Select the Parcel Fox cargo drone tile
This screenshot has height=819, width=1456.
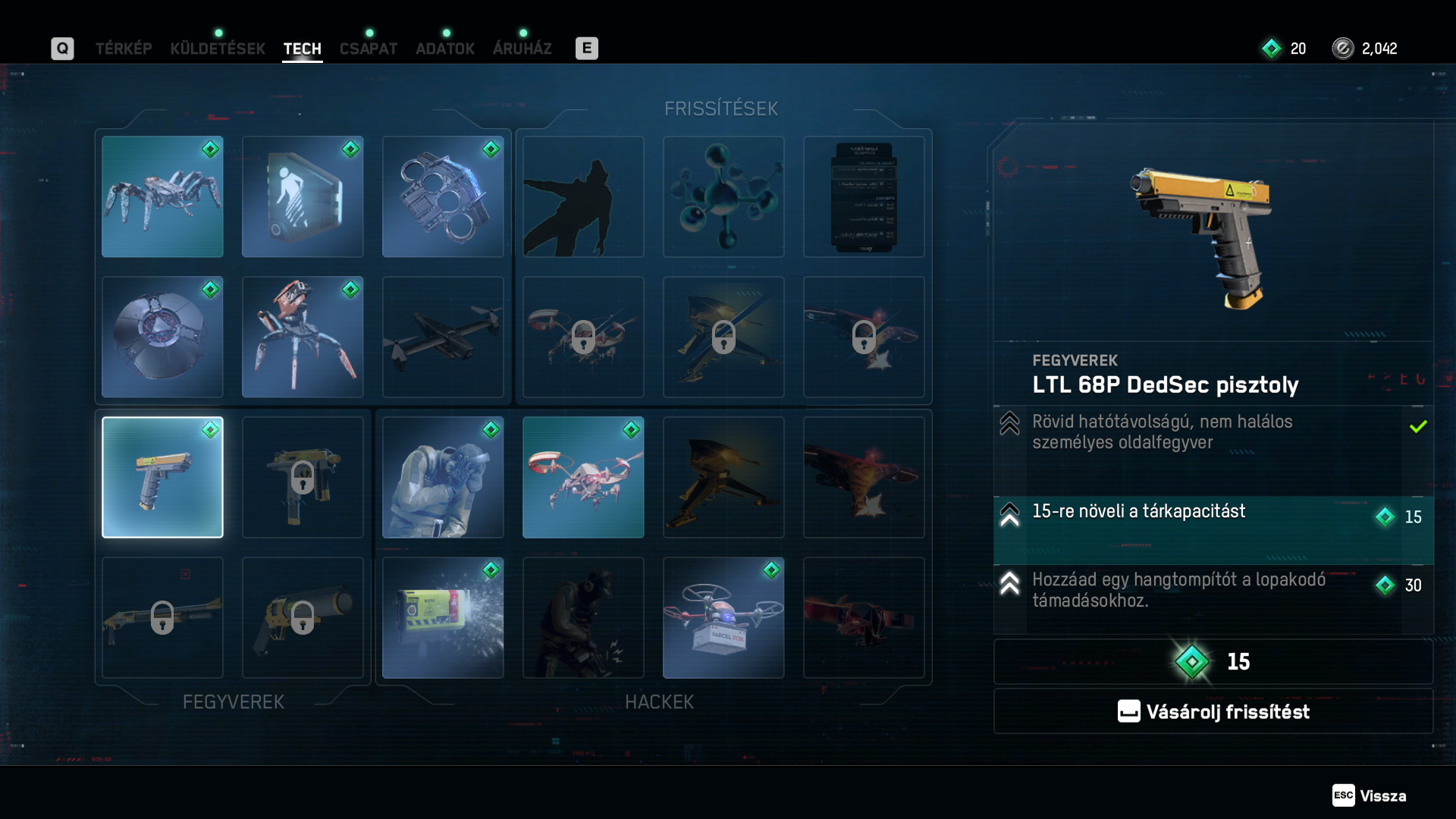tap(723, 617)
